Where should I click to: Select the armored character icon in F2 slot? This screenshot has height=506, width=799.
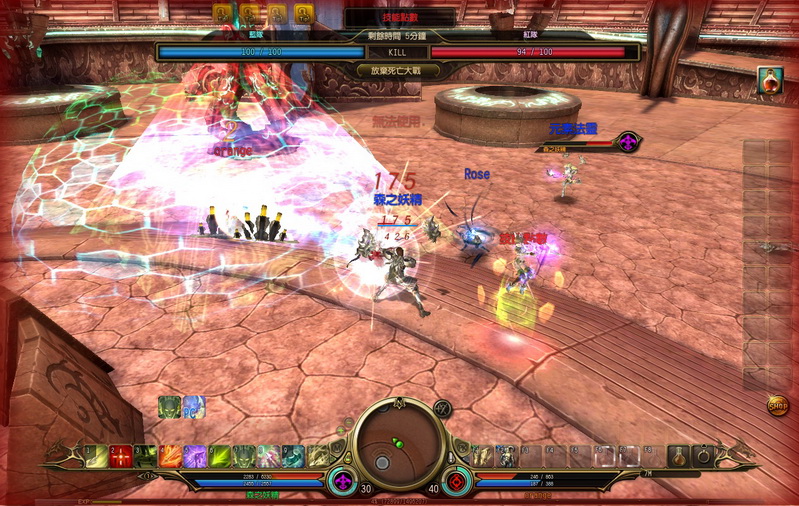(506, 456)
